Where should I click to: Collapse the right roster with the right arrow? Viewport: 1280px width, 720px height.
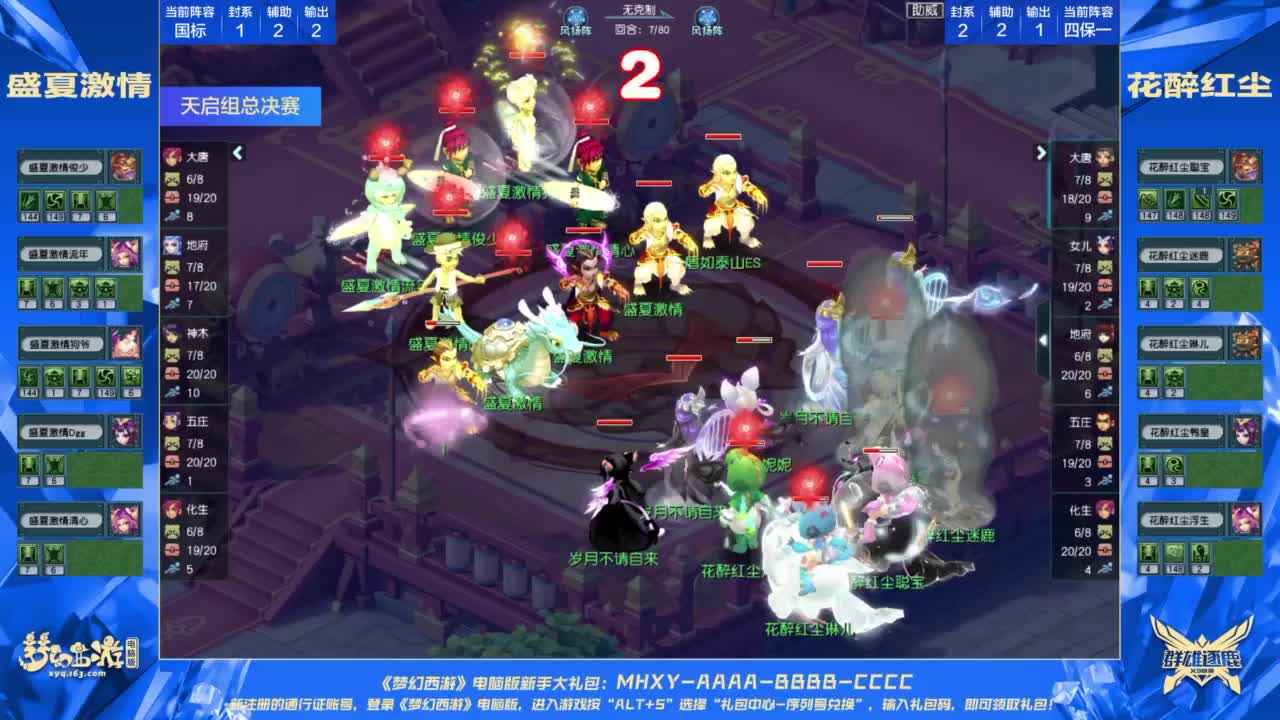pyautogui.click(x=1041, y=152)
